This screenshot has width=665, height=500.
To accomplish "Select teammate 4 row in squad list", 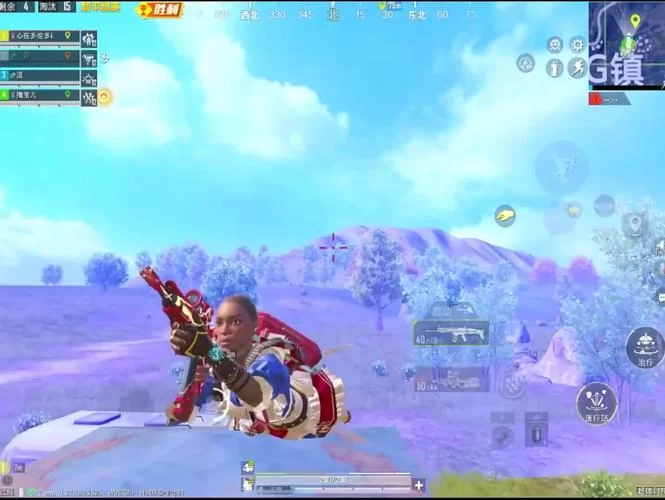I will 40,96.
